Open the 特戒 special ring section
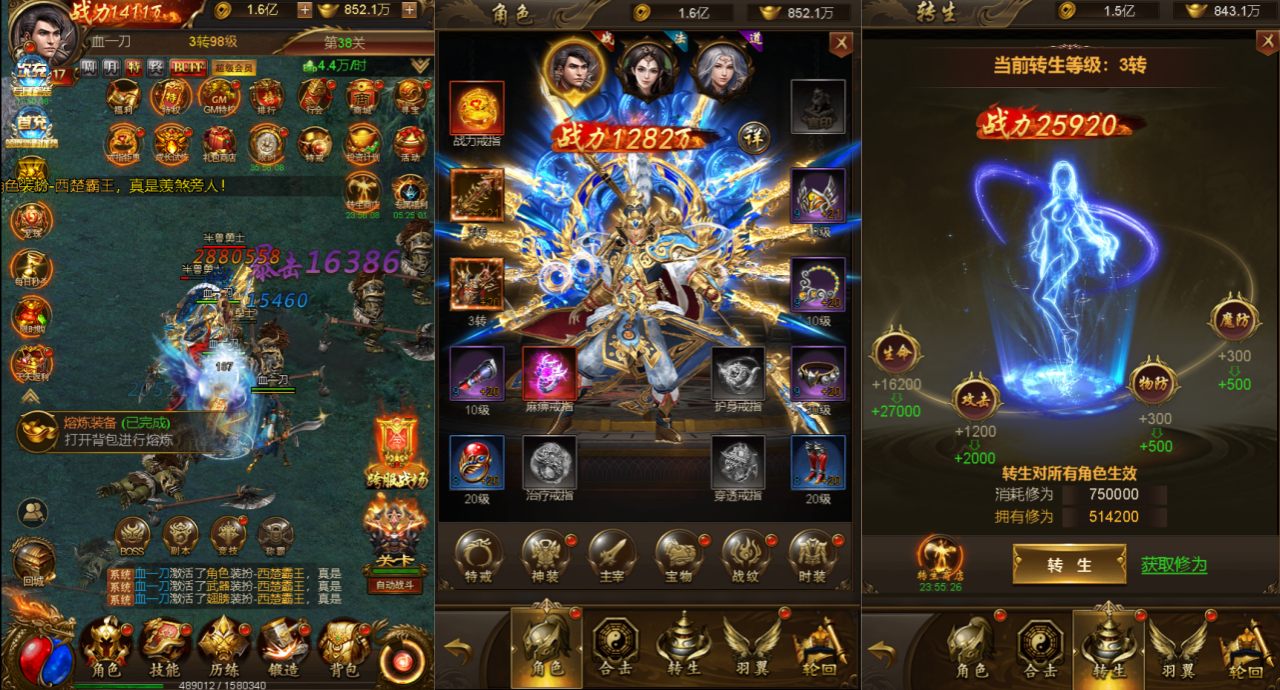1280x690 pixels. 478,556
